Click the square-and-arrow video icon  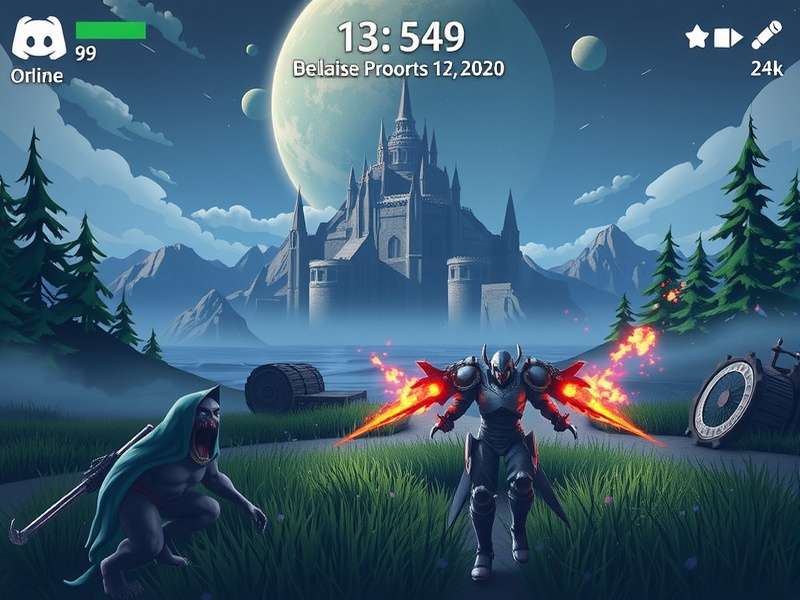pos(729,38)
